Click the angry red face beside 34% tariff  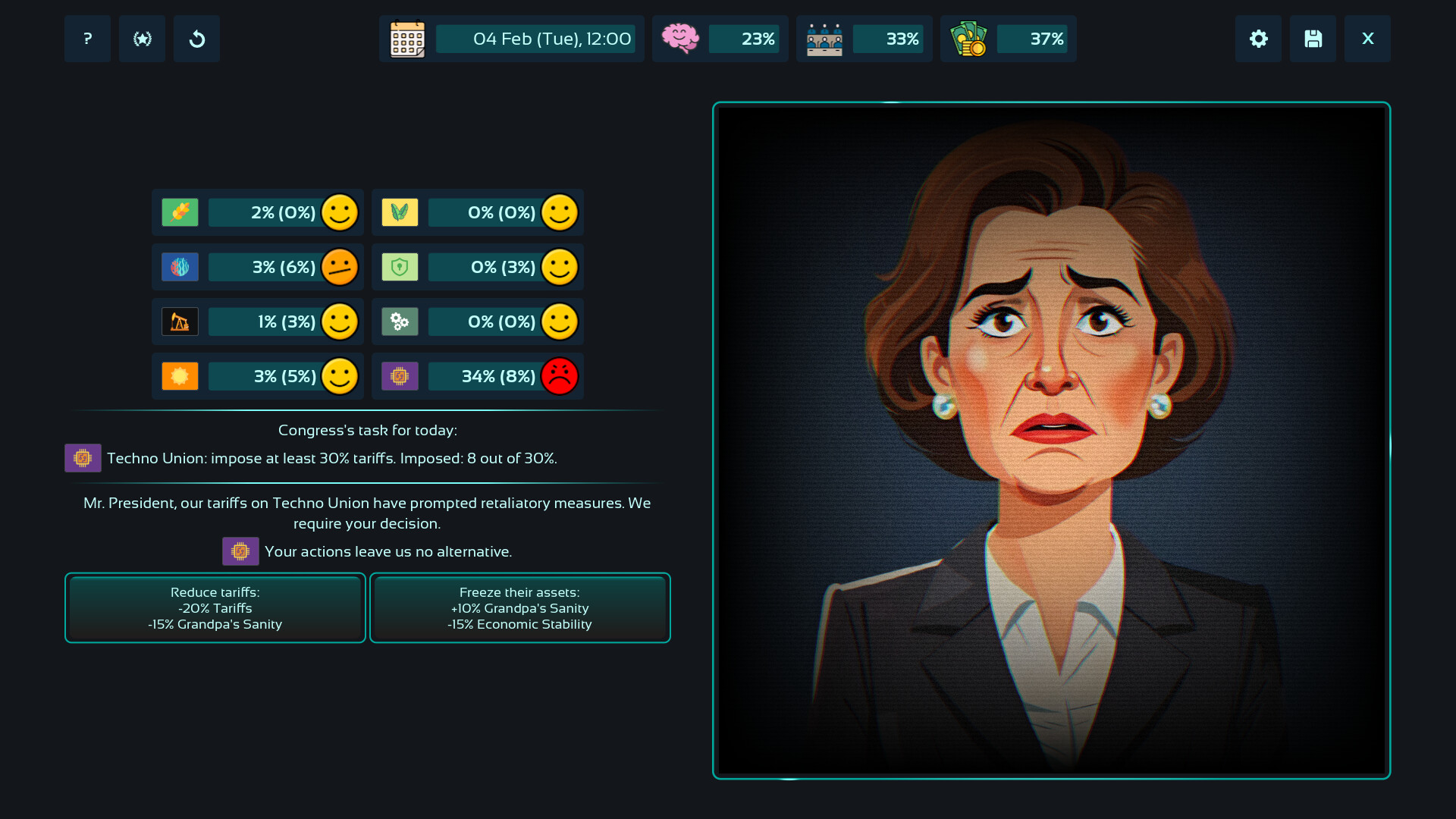(x=560, y=376)
